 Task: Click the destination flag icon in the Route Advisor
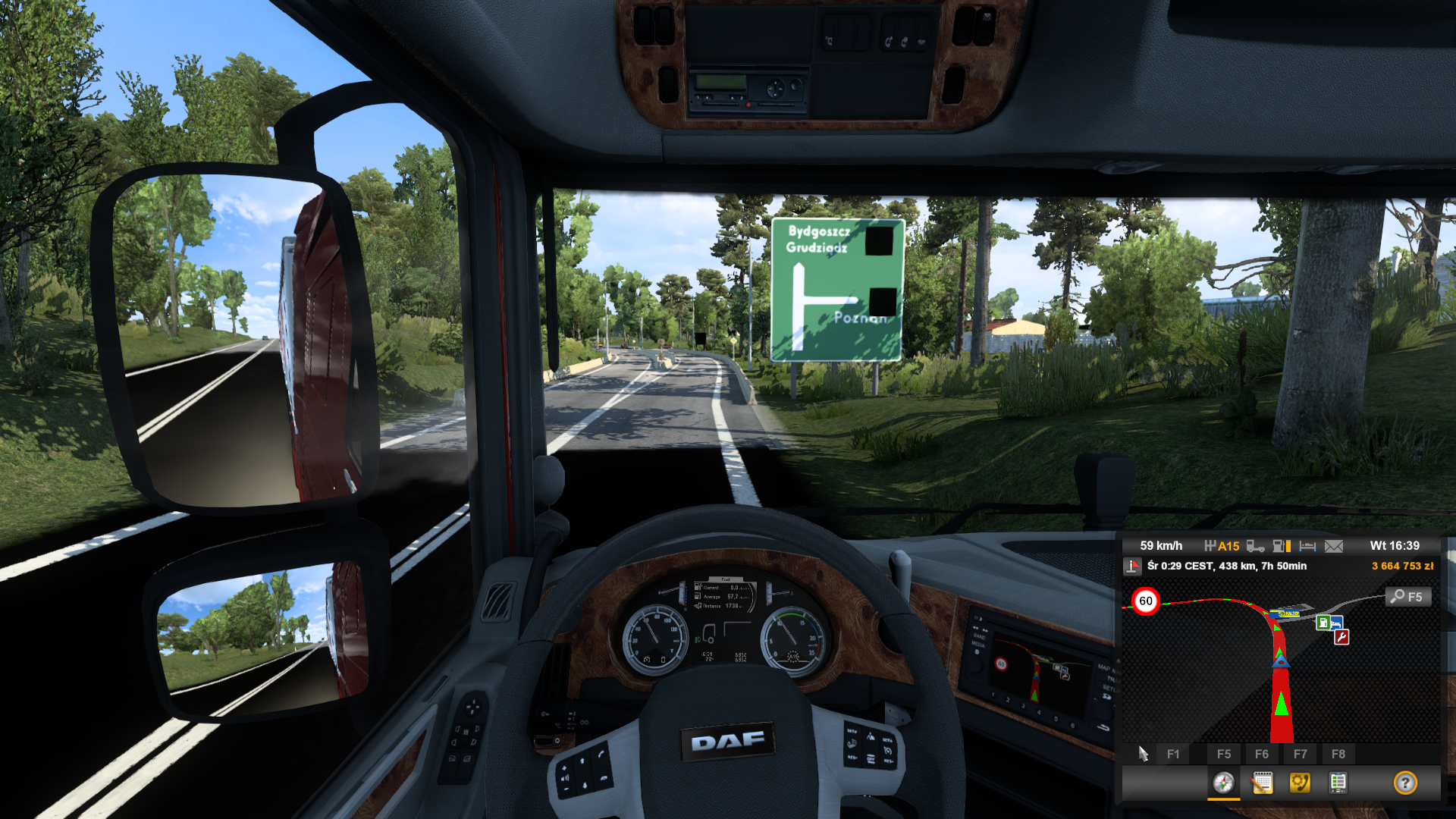(x=1133, y=566)
